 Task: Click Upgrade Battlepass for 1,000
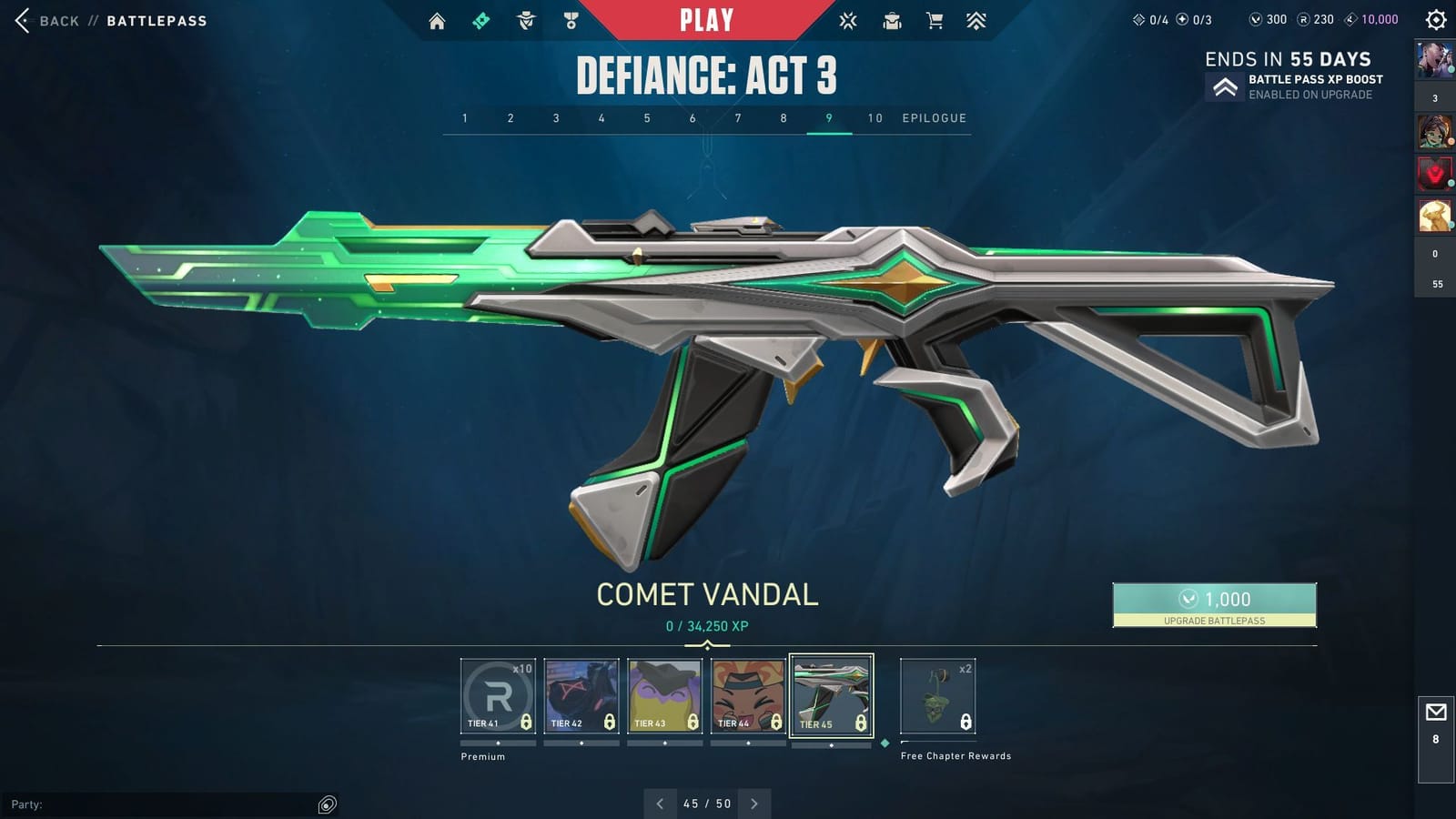click(1214, 605)
